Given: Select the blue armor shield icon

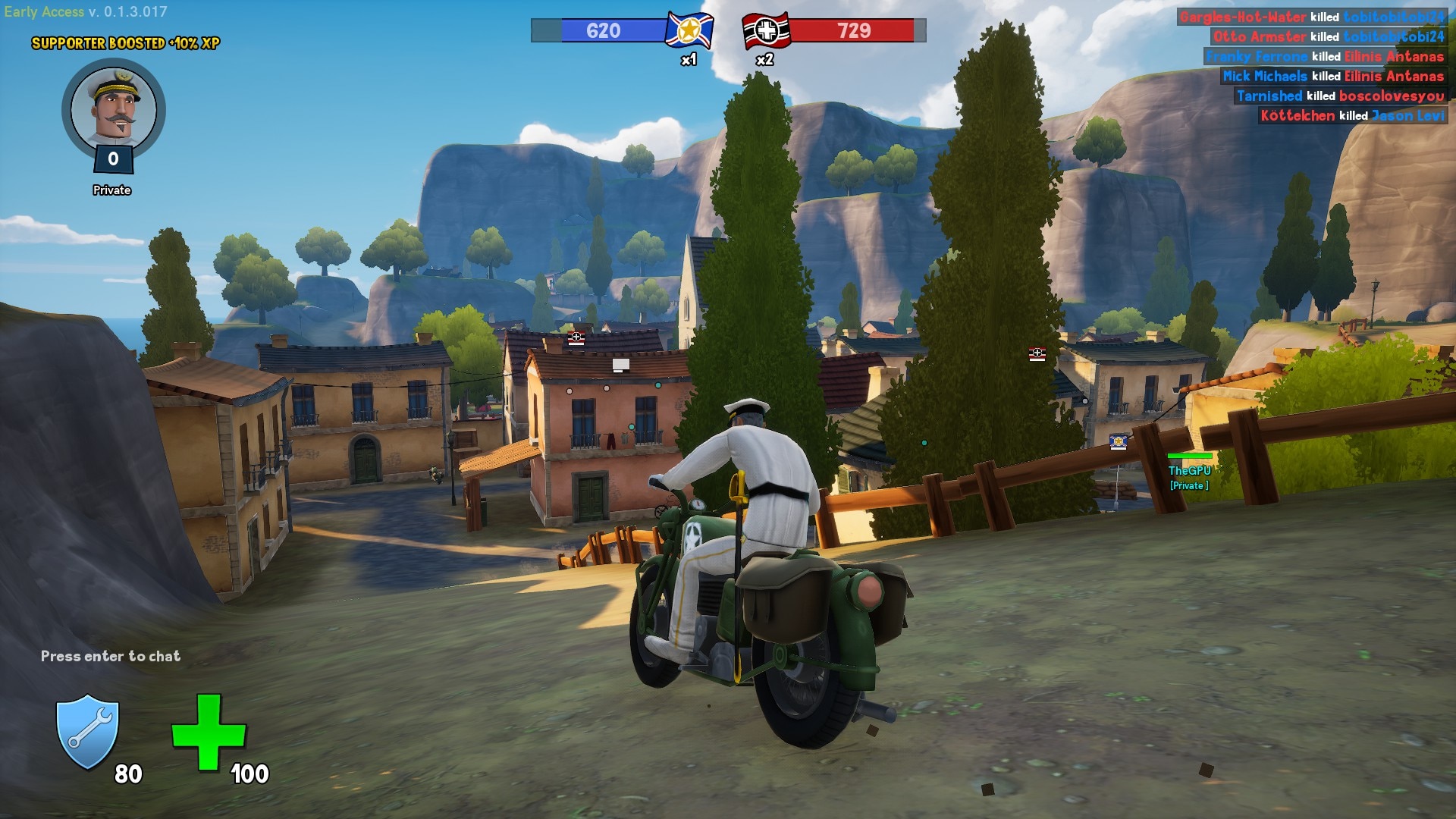Looking at the screenshot, I should point(88,732).
